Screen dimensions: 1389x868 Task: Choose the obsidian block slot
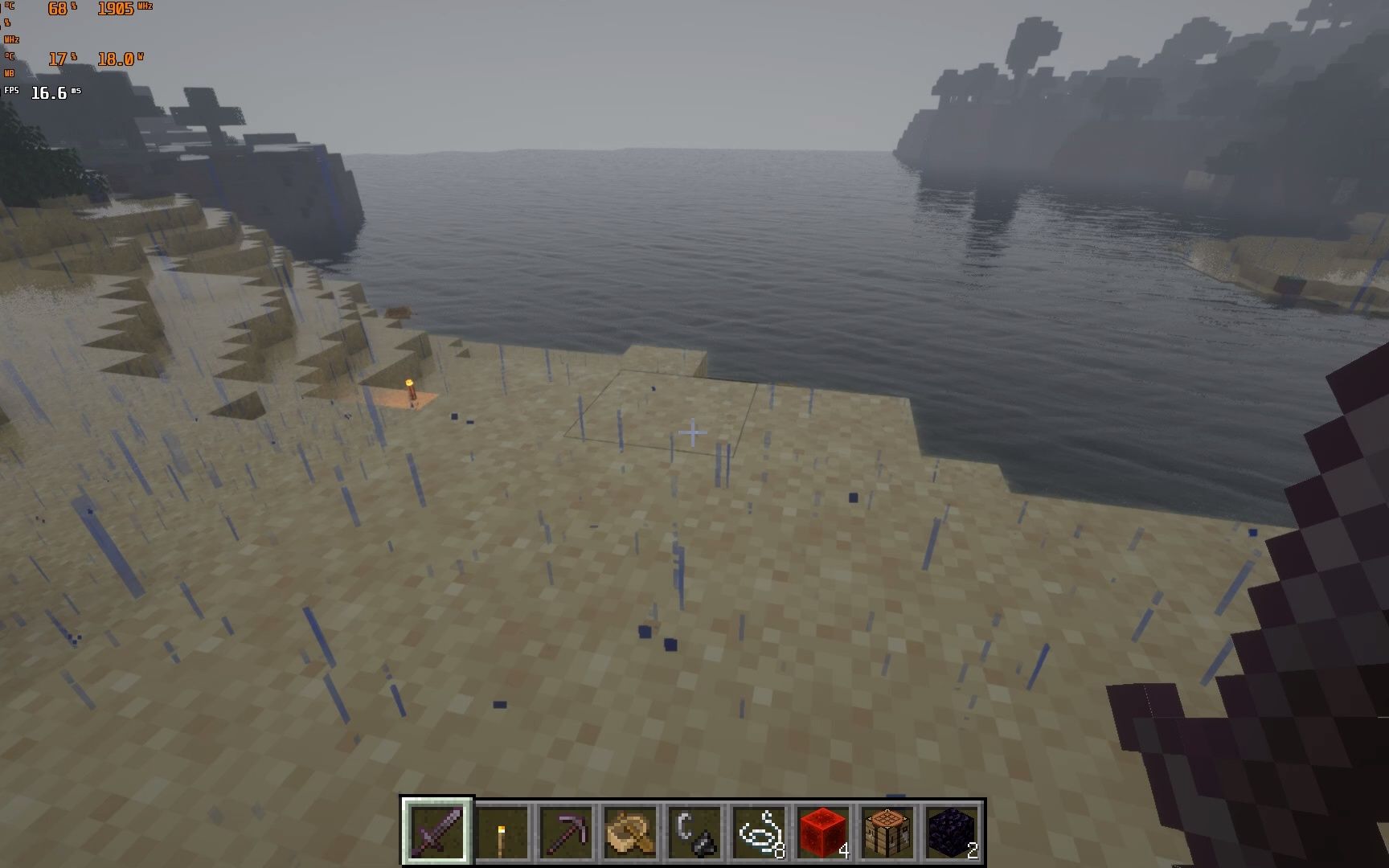pos(952,832)
